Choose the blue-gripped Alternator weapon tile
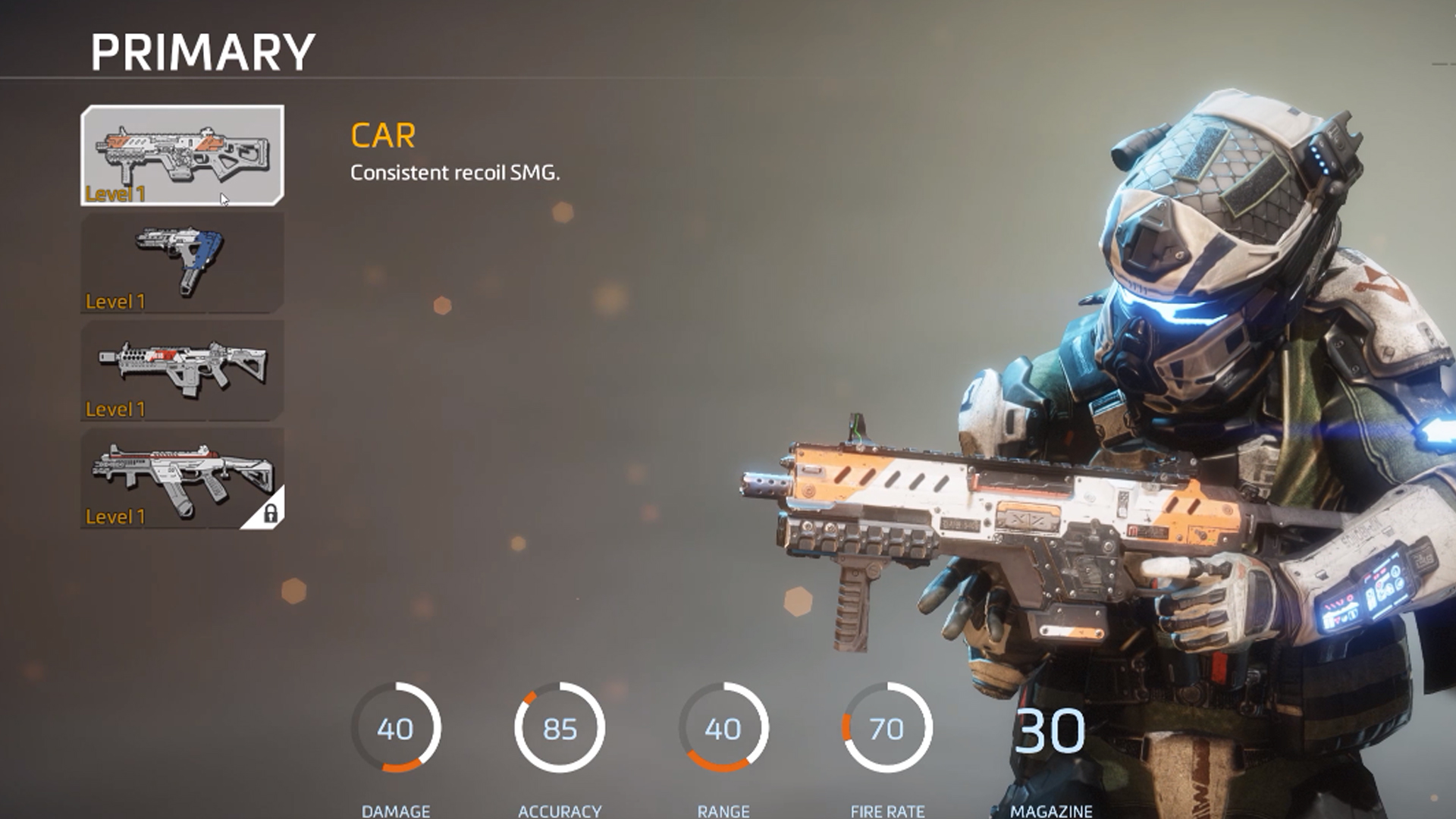The width and height of the screenshot is (1456, 819). [182, 263]
